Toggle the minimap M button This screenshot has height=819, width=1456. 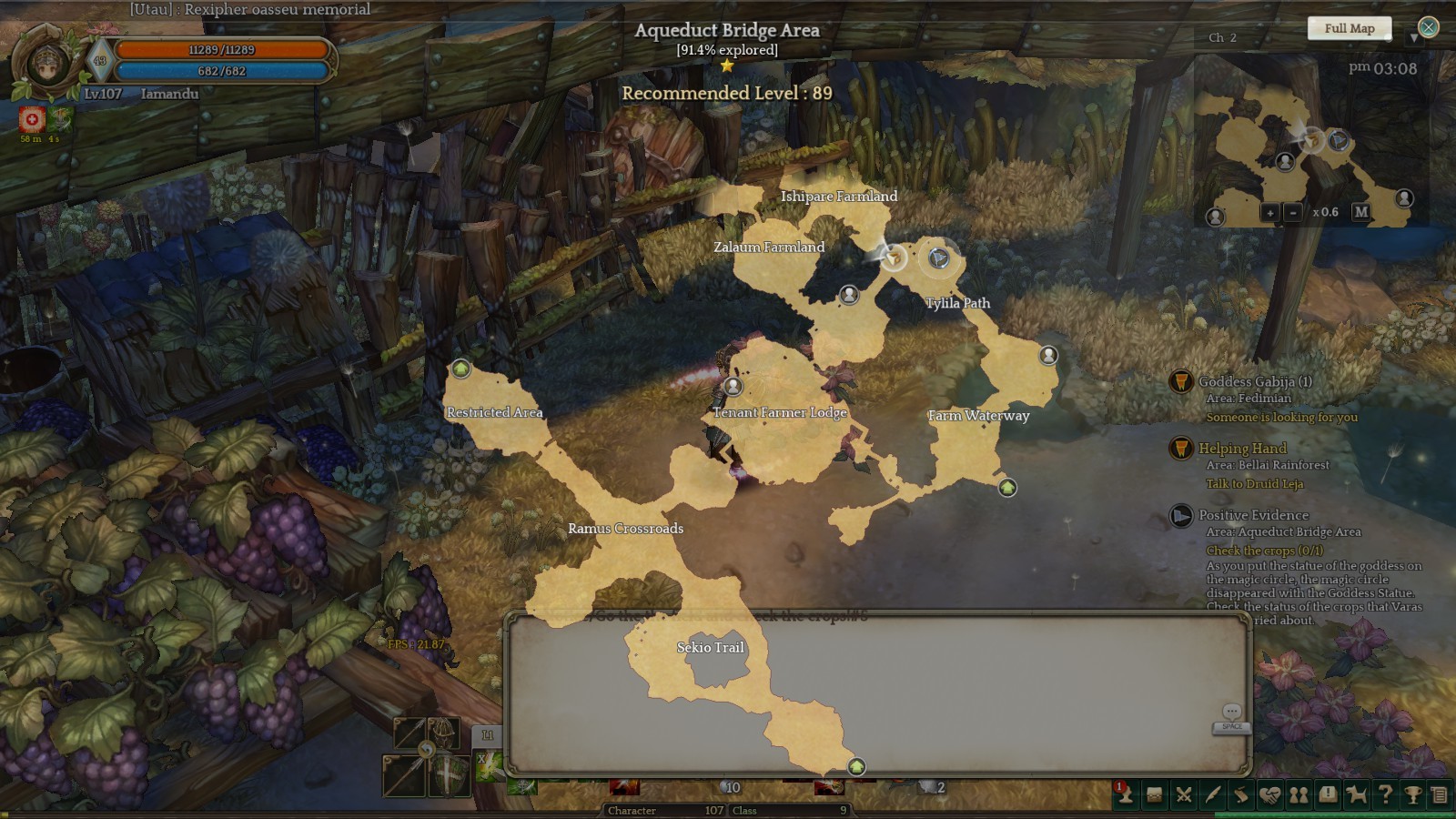pyautogui.click(x=1360, y=212)
